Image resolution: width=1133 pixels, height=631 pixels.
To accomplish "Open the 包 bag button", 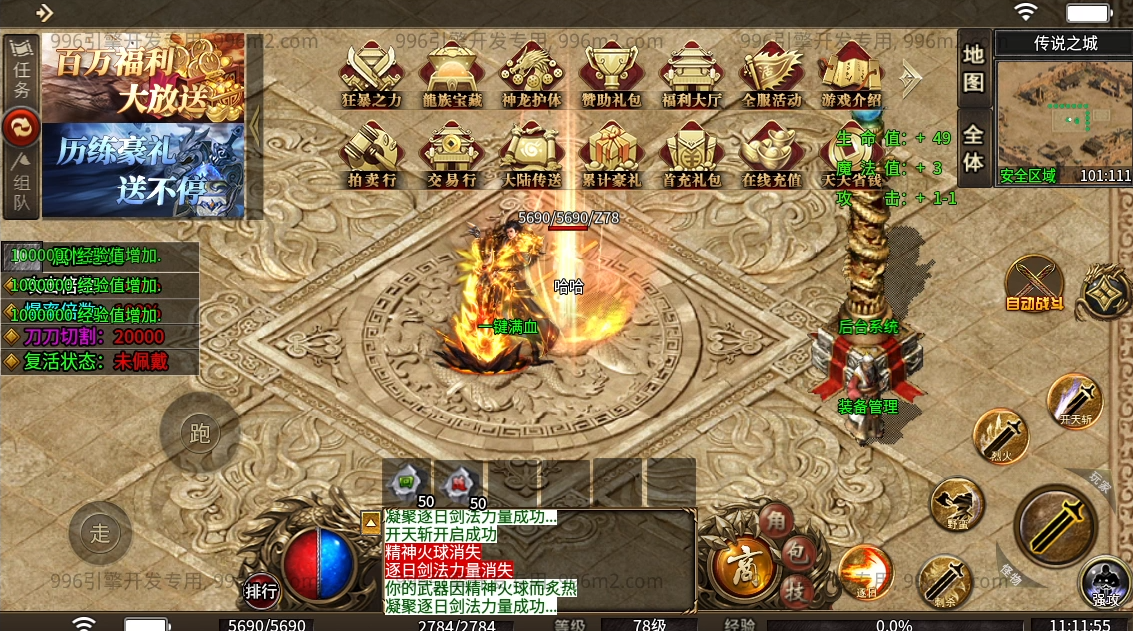I will click(x=798, y=552).
